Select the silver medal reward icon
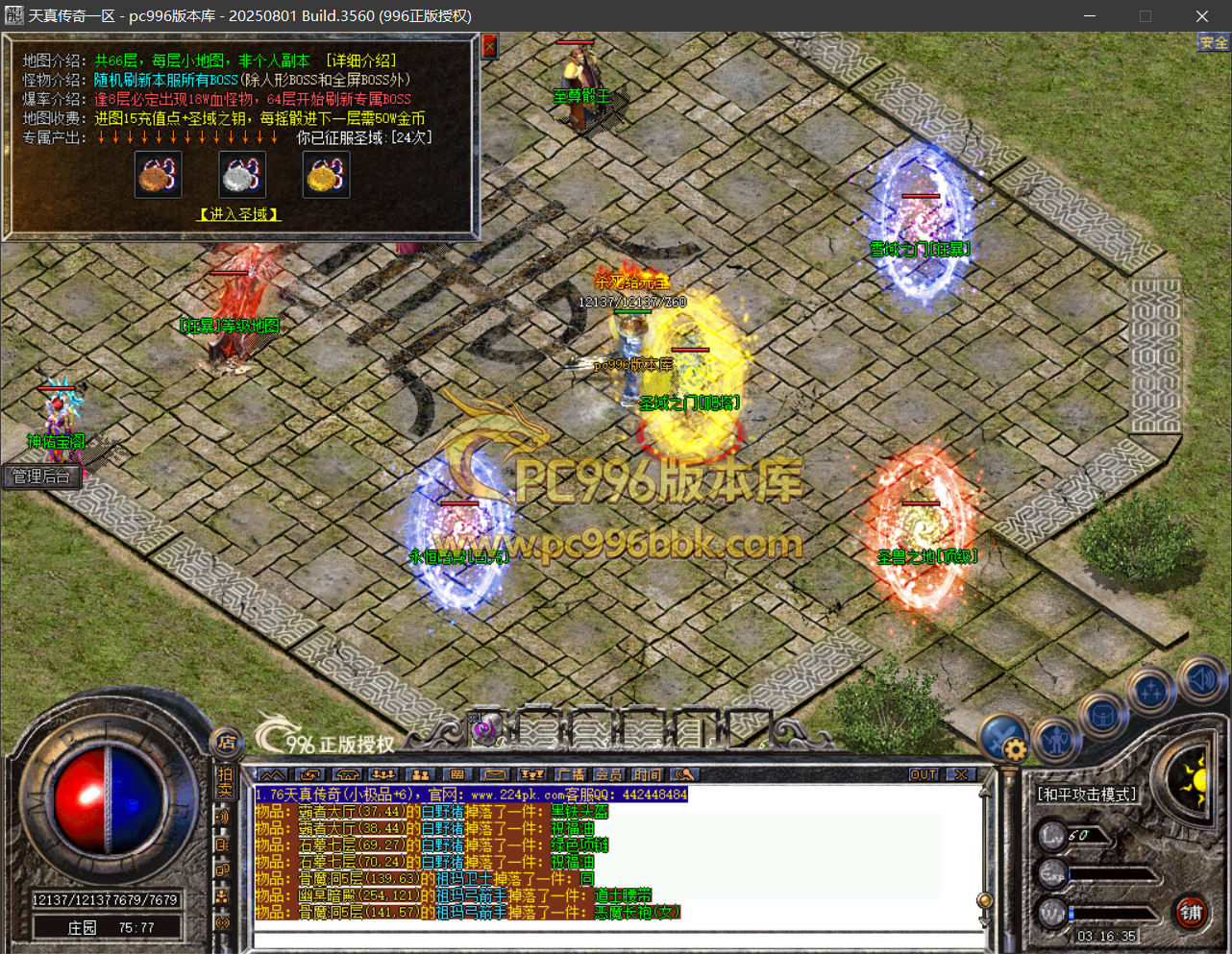This screenshot has width=1232, height=954. (x=241, y=175)
